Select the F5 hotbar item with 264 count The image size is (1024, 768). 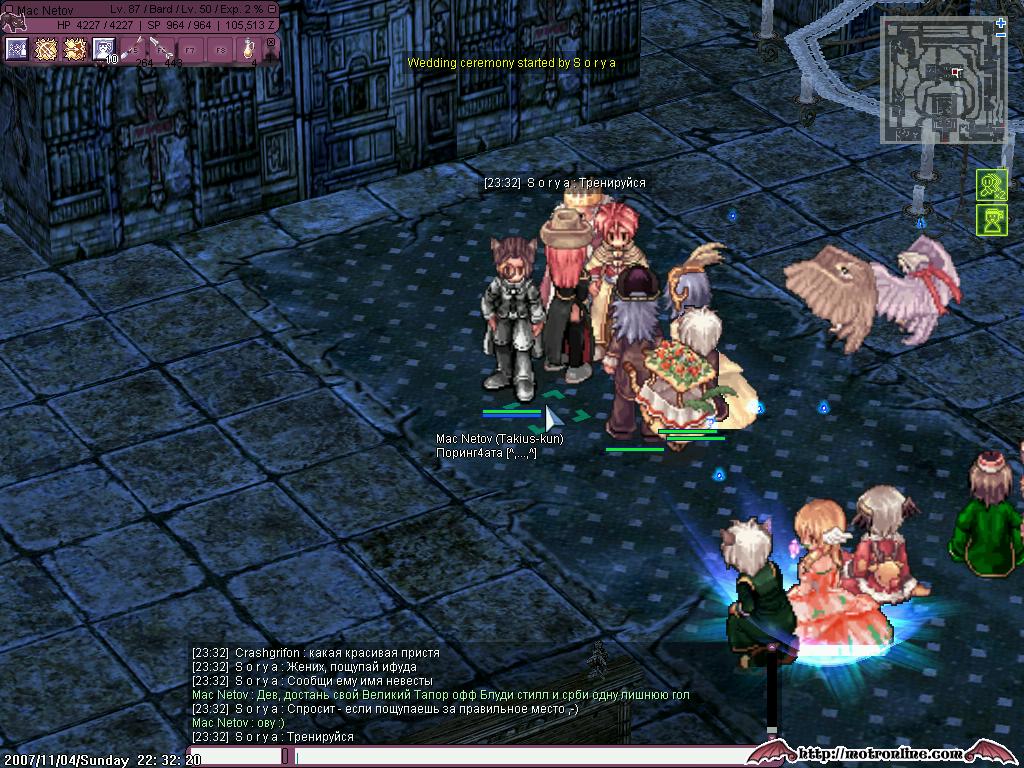pos(132,49)
